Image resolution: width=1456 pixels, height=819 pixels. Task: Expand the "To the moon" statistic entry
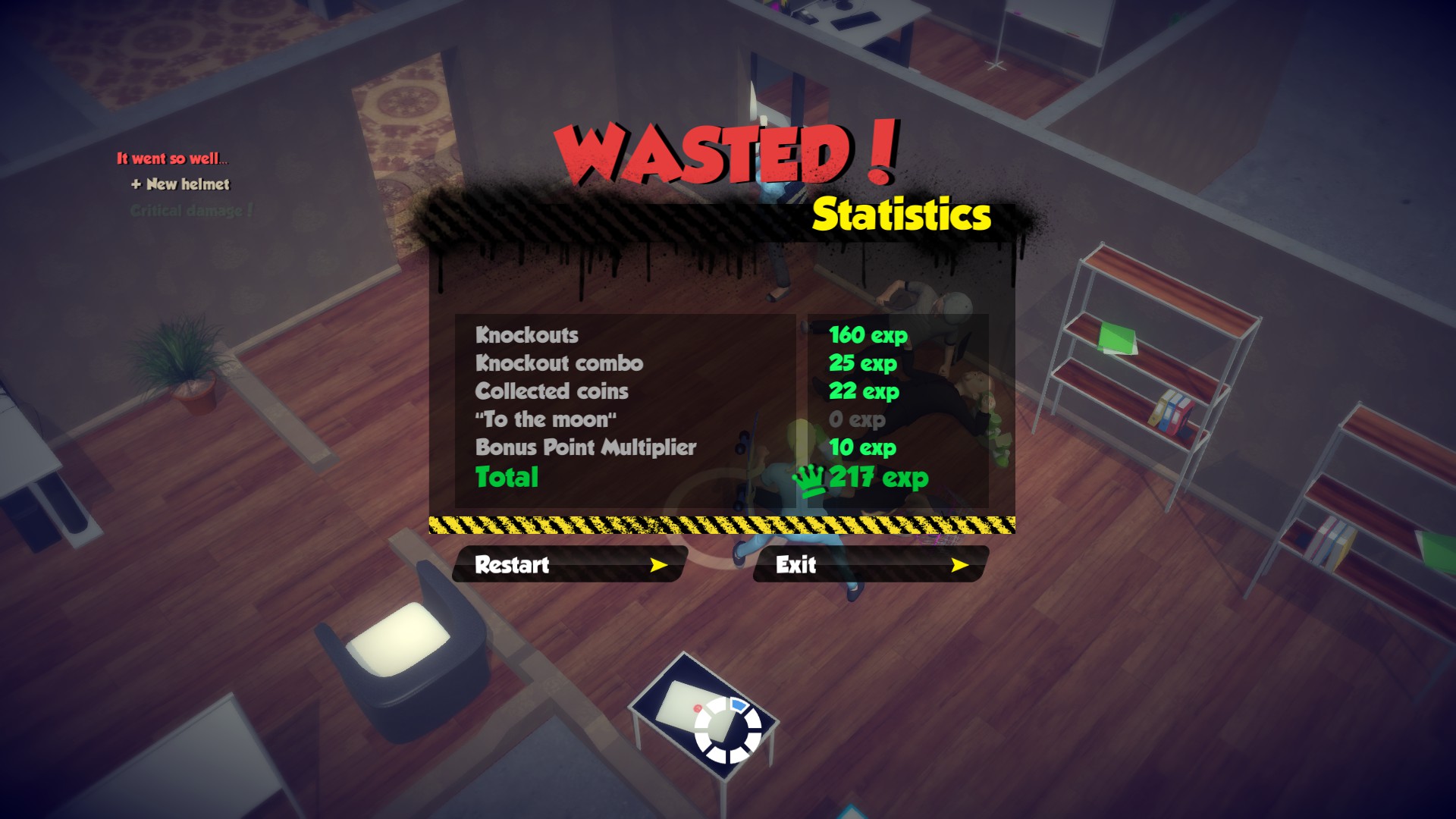(545, 419)
